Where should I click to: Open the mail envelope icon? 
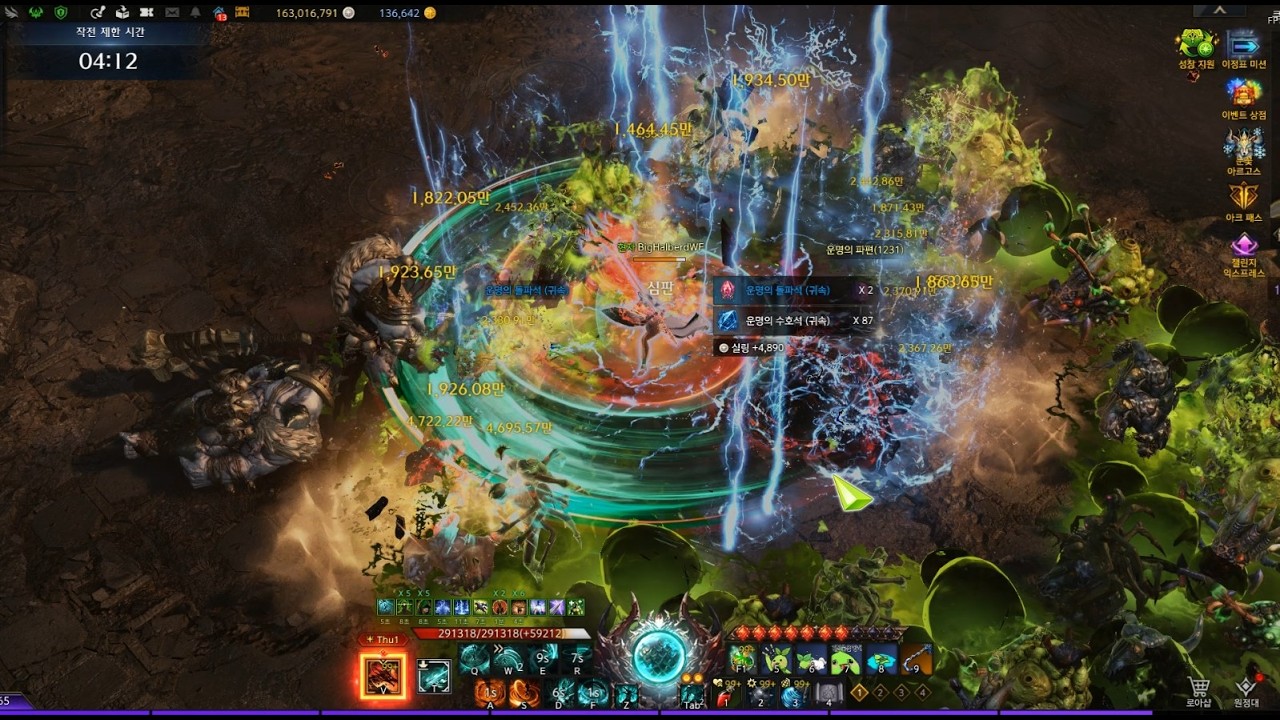[170, 13]
